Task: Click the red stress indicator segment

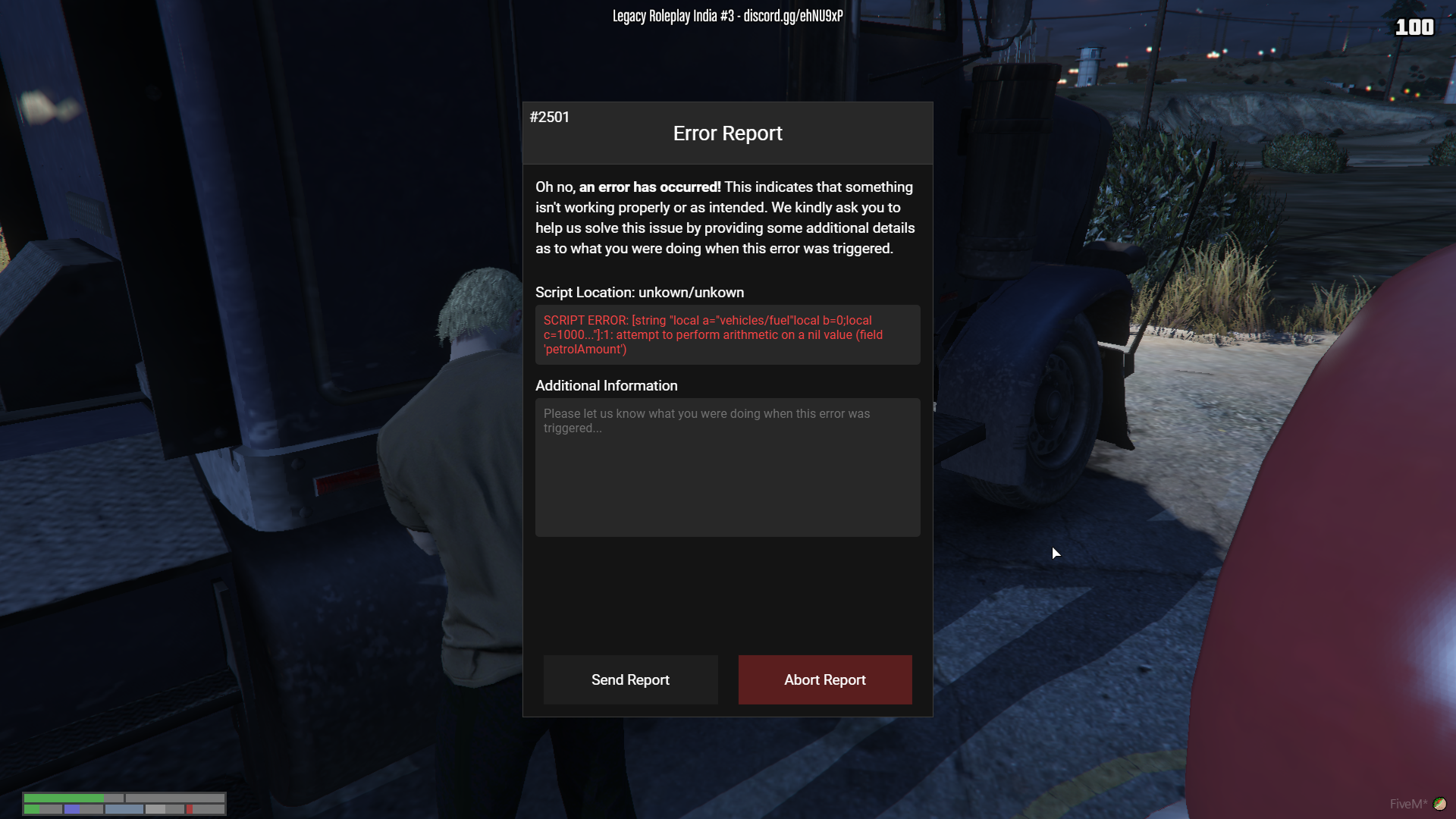Action: click(189, 809)
